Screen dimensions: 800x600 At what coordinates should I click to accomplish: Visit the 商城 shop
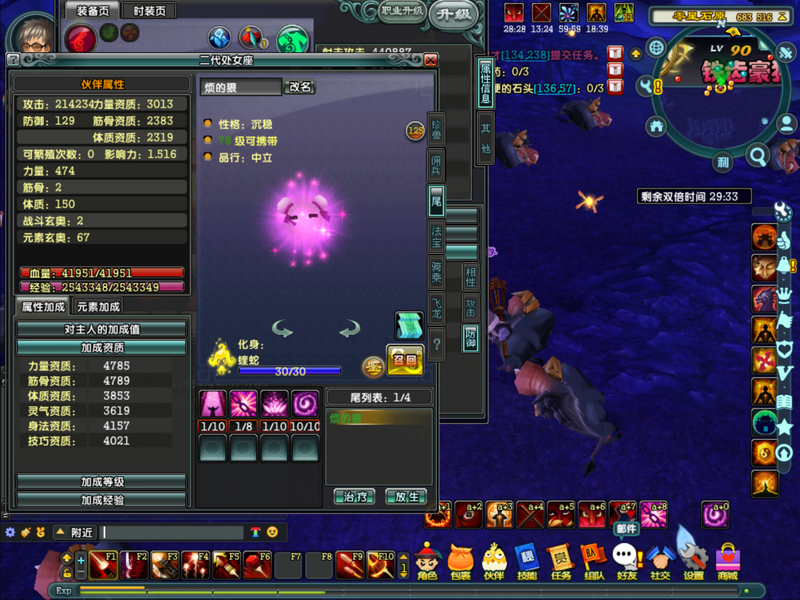click(x=727, y=561)
